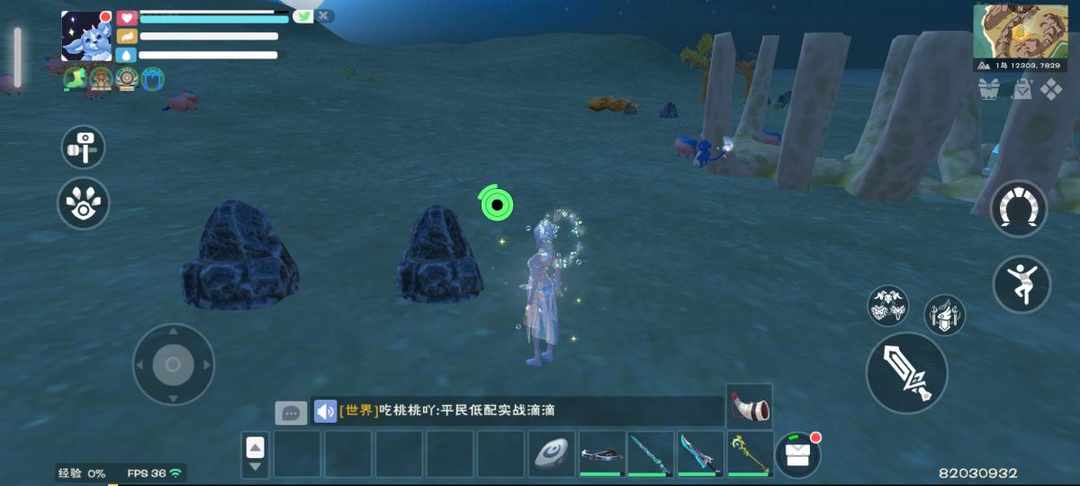Image resolution: width=1080 pixels, height=486 pixels.
Task: Select the round shield hotbar slot
Action: 551,454
